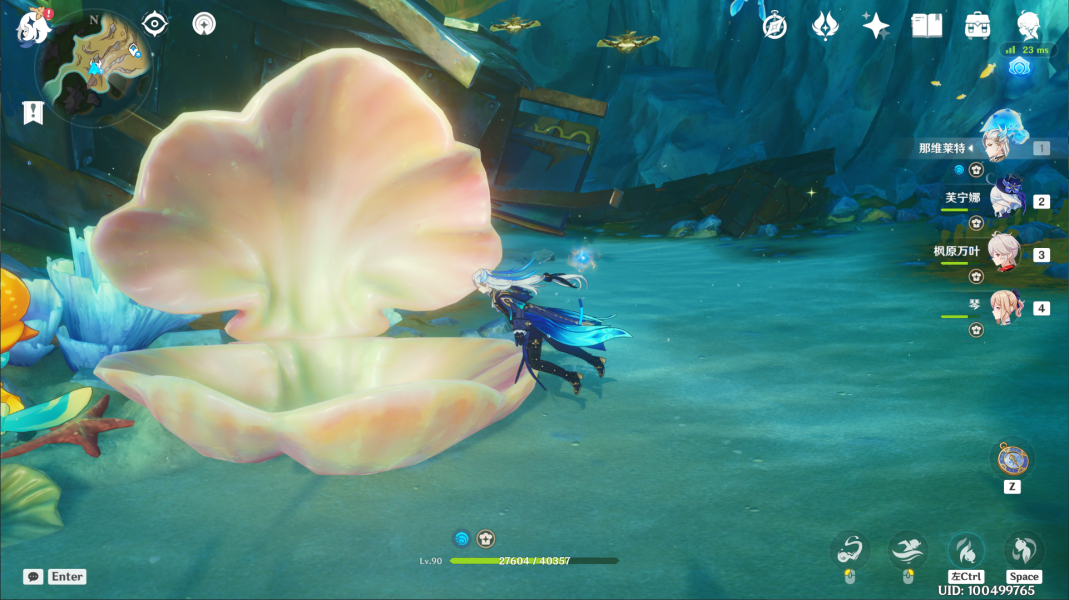Viewport: 1069px width, 600px height.
Task: Open the Paimon main menu
Action: tap(32, 27)
